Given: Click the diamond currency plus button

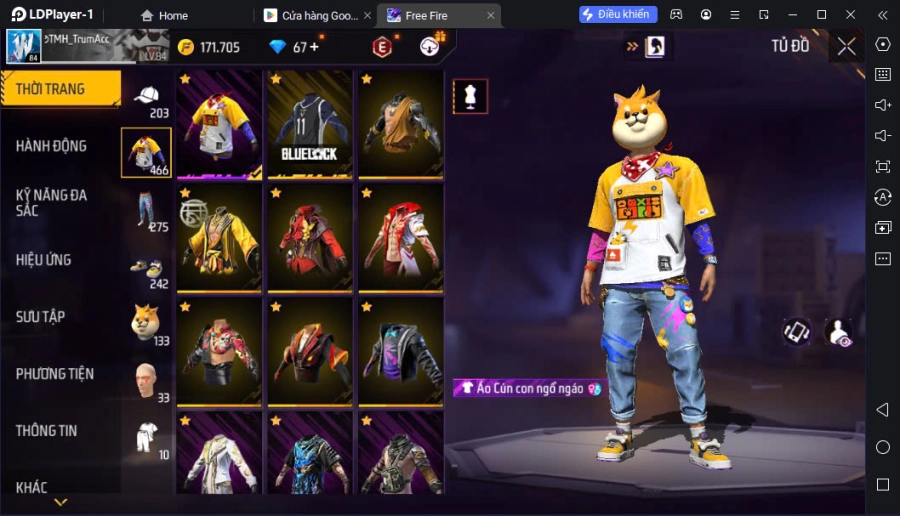Looking at the screenshot, I should [314, 47].
